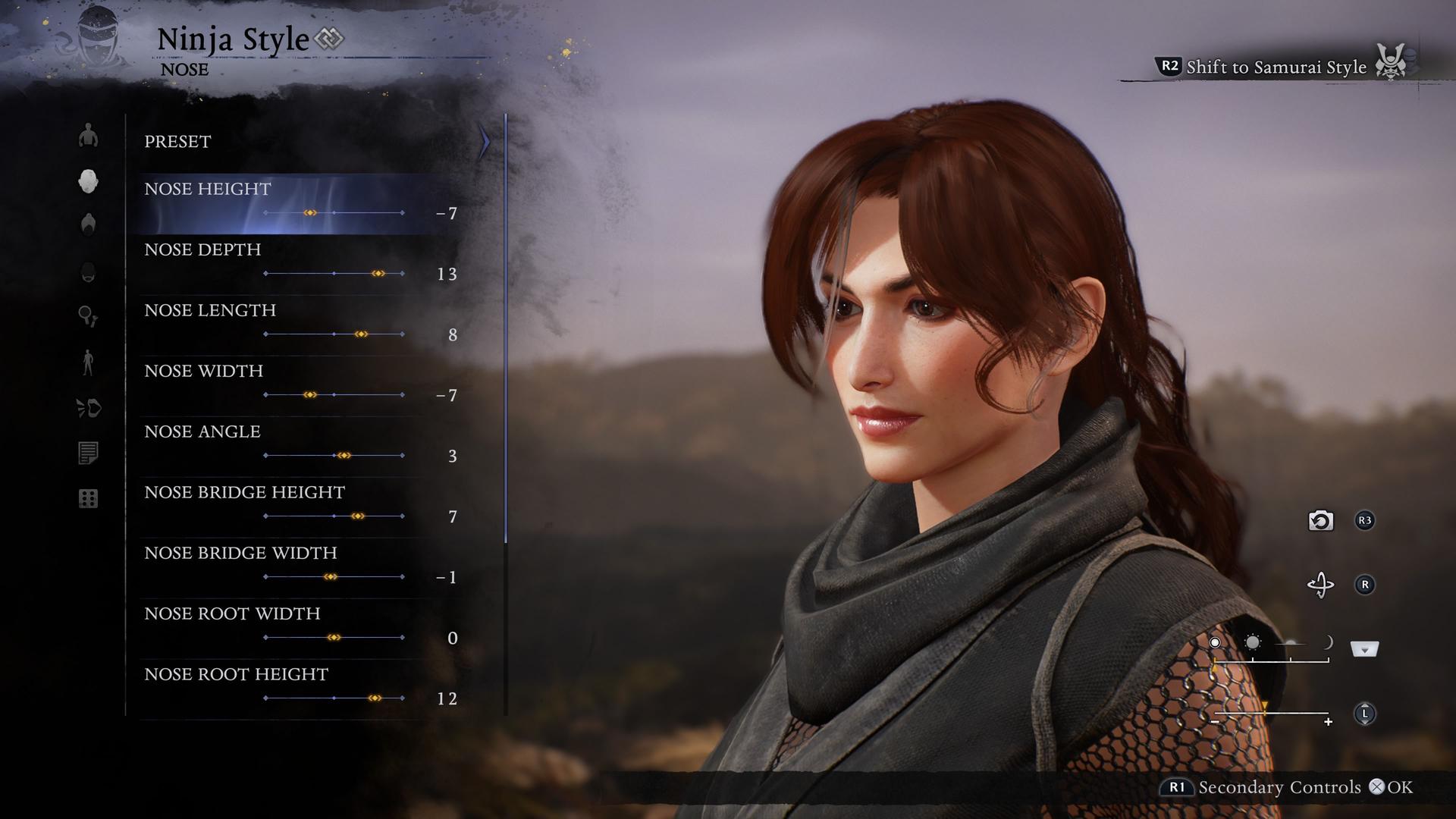Select the dice randomize category icon
Image resolution: width=1456 pixels, height=819 pixels.
click(89, 498)
